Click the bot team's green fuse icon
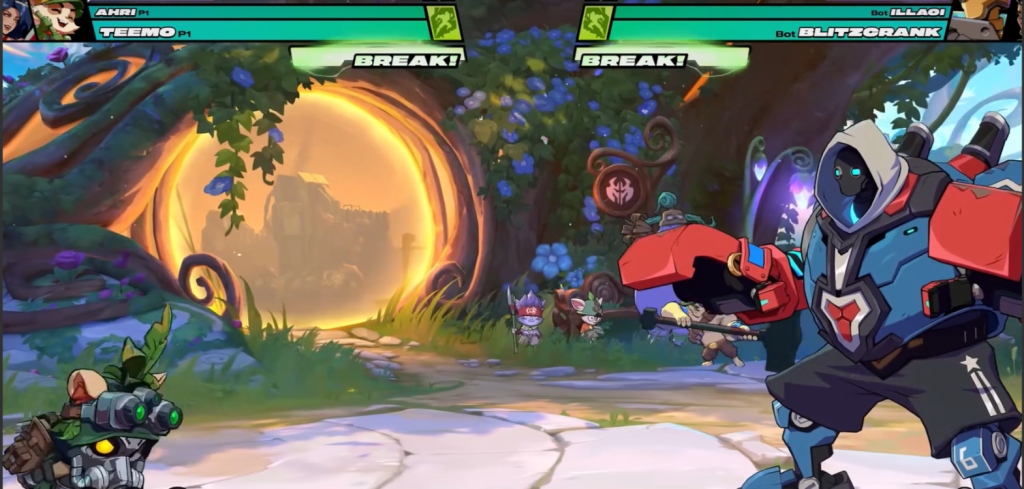The height and width of the screenshot is (489, 1024). tap(596, 23)
